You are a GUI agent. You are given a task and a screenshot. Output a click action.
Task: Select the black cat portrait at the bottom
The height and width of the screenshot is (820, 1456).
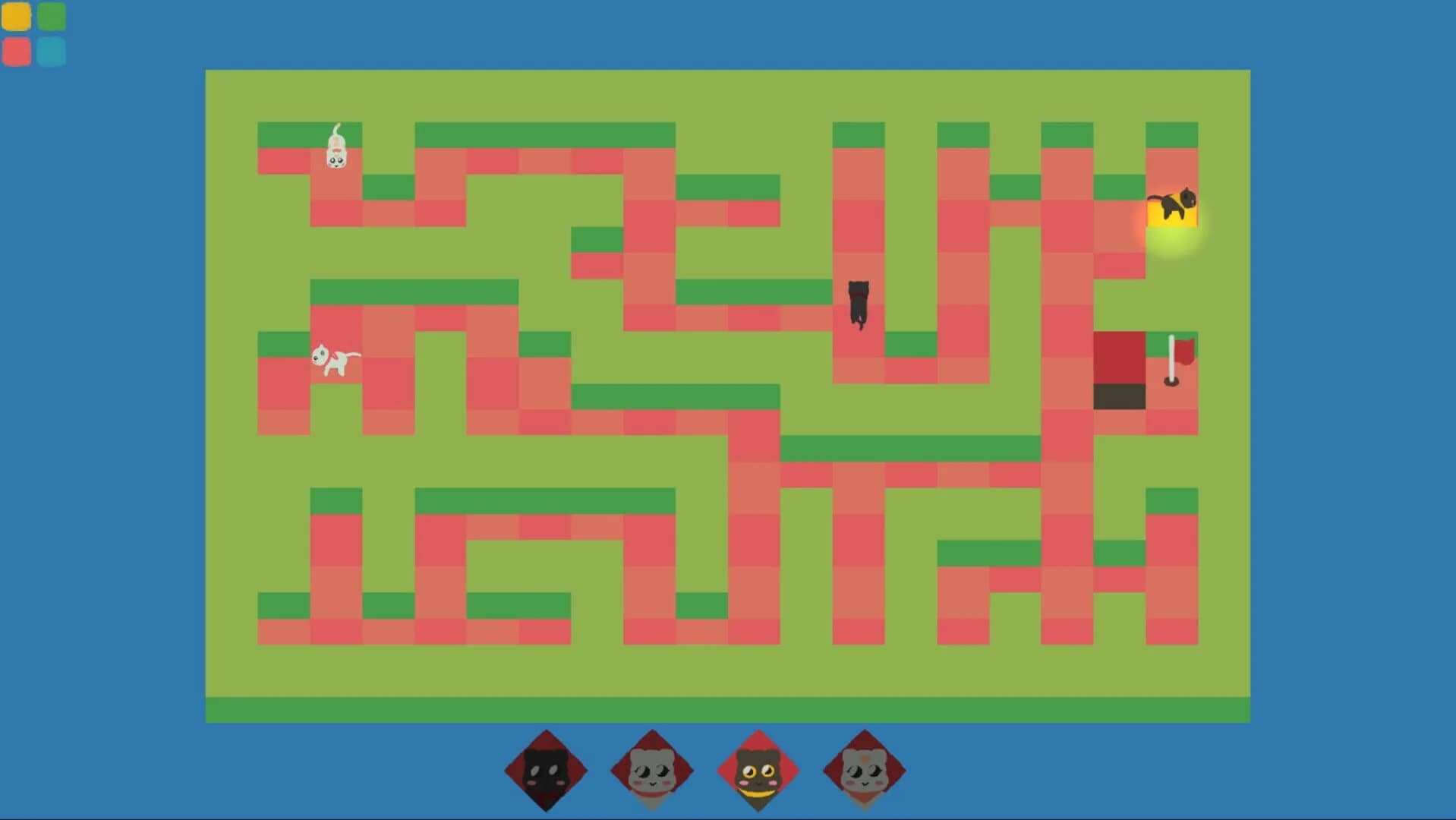point(545,769)
